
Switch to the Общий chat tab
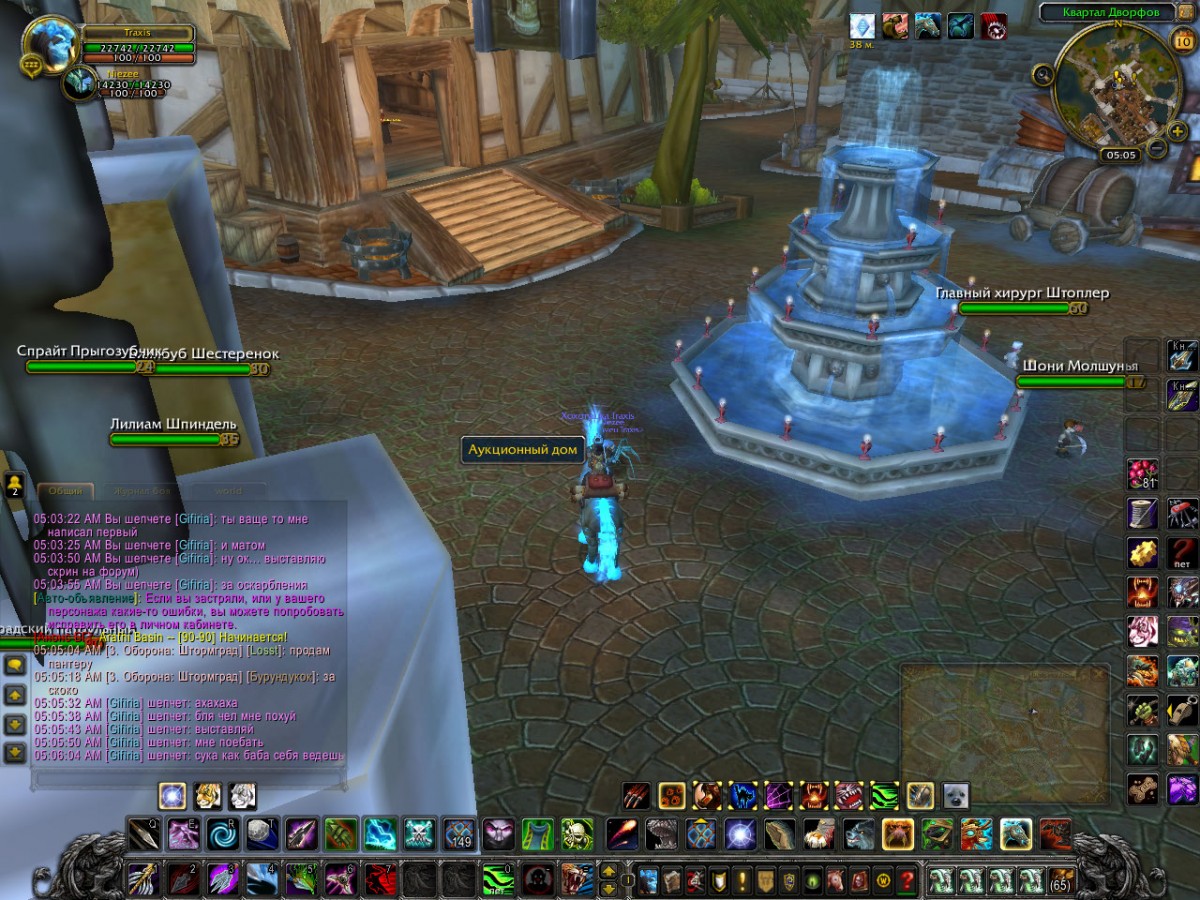(67, 490)
